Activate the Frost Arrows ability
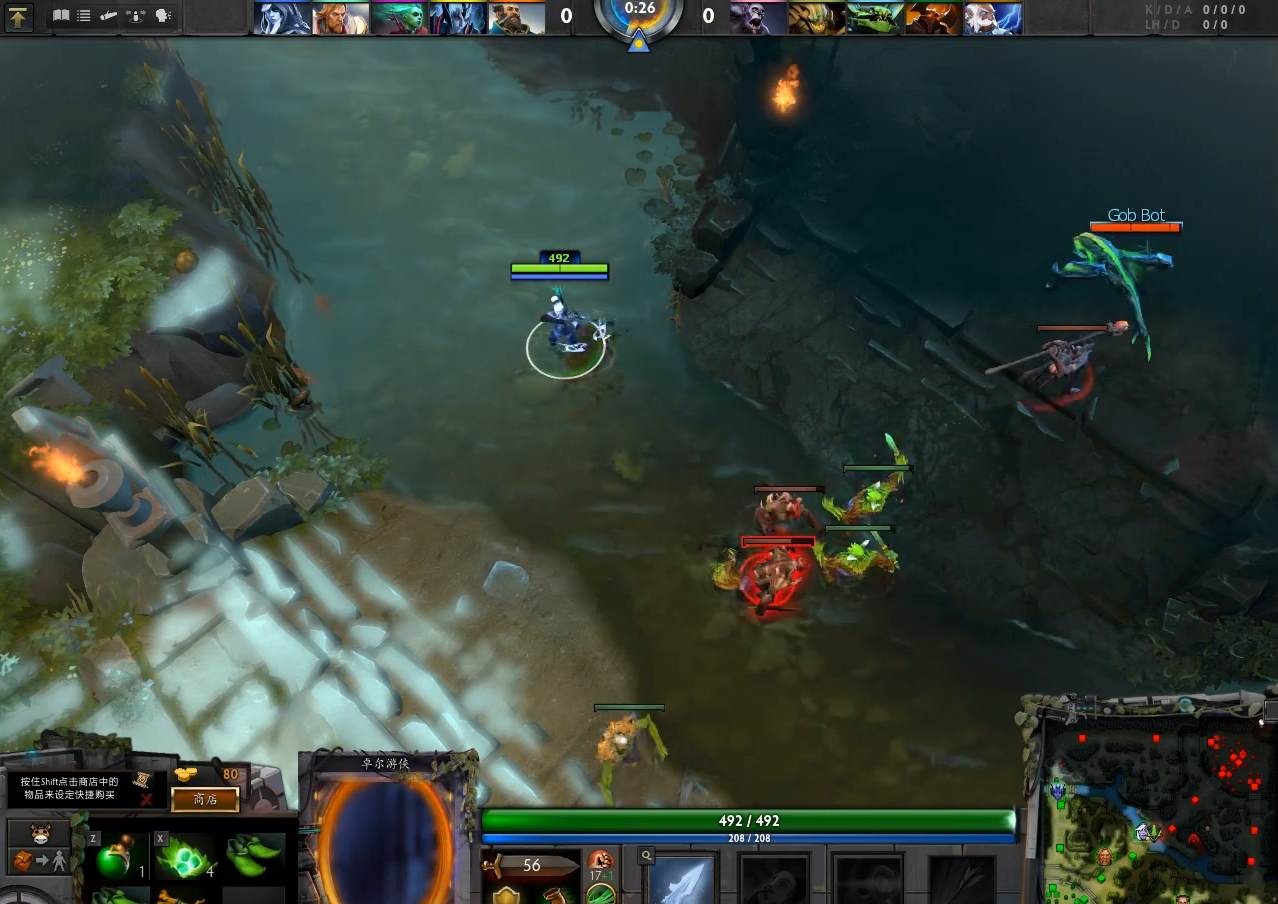Viewport: 1278px width, 904px height. [683, 880]
